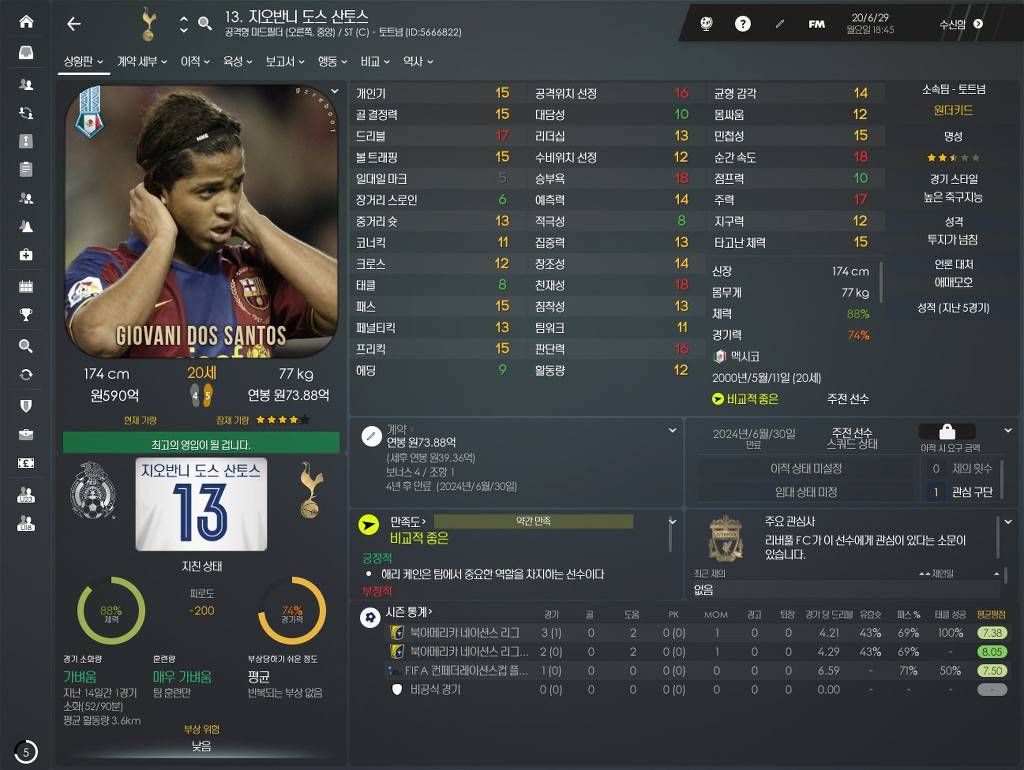Open the 보고서 menu
Image resolution: width=1024 pixels, height=770 pixels.
pos(285,62)
